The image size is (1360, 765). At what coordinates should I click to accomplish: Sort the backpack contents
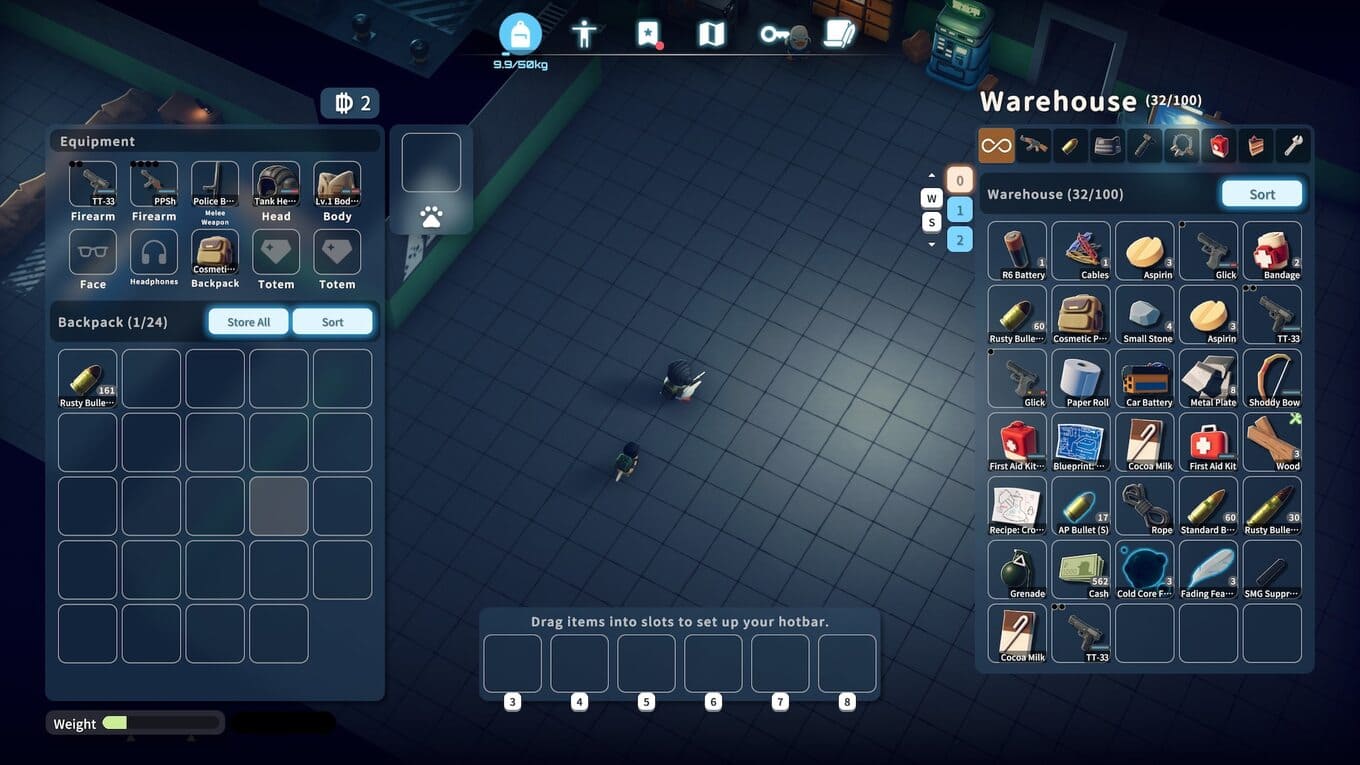[332, 322]
